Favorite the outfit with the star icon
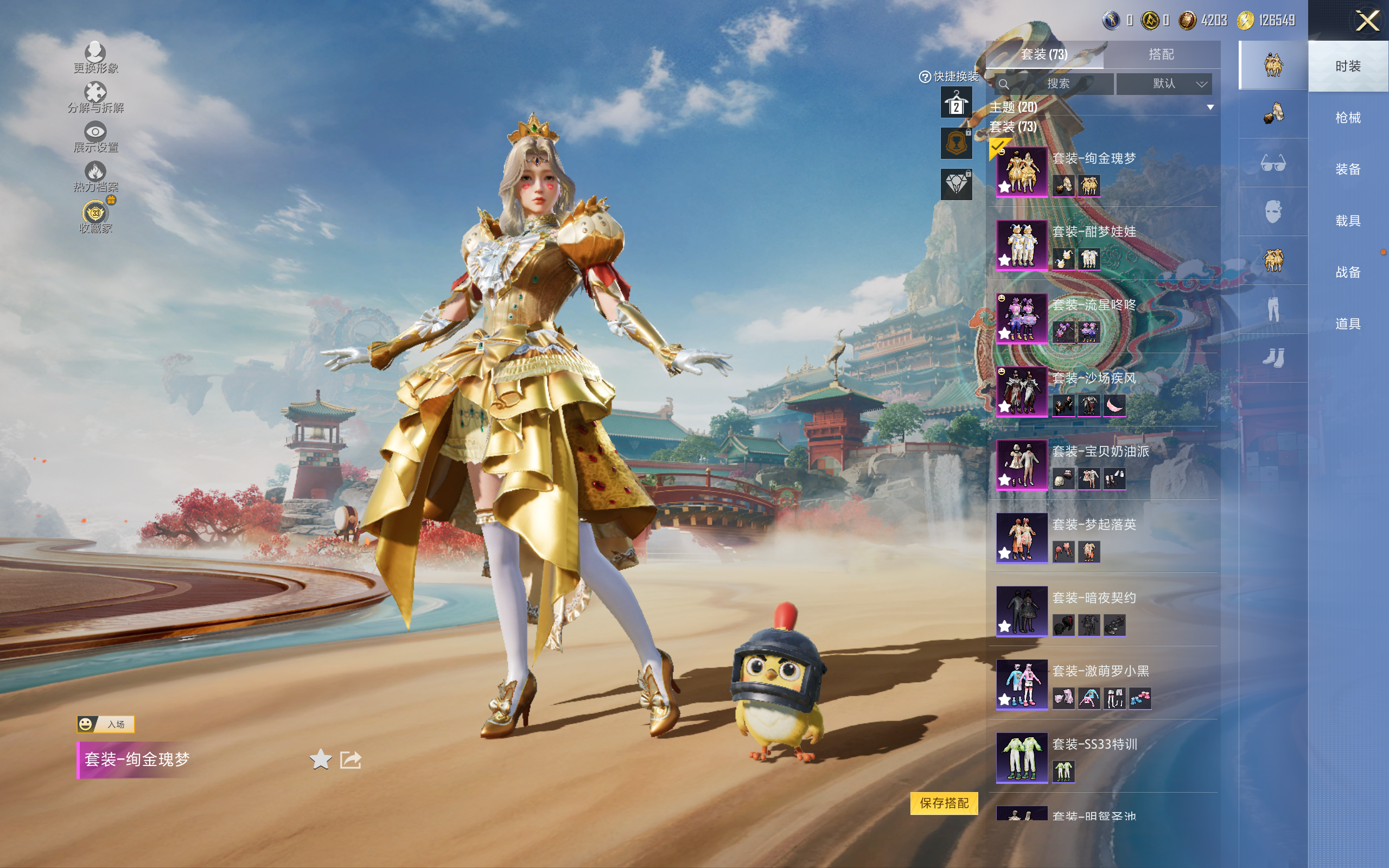 coord(320,759)
